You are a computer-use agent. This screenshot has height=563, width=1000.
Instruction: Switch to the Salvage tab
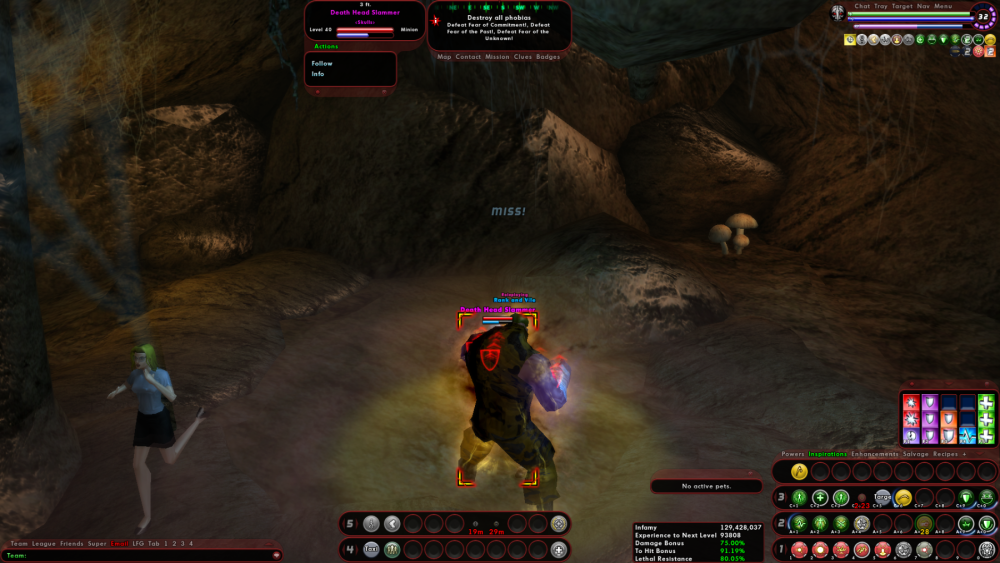pyautogui.click(x=916, y=454)
